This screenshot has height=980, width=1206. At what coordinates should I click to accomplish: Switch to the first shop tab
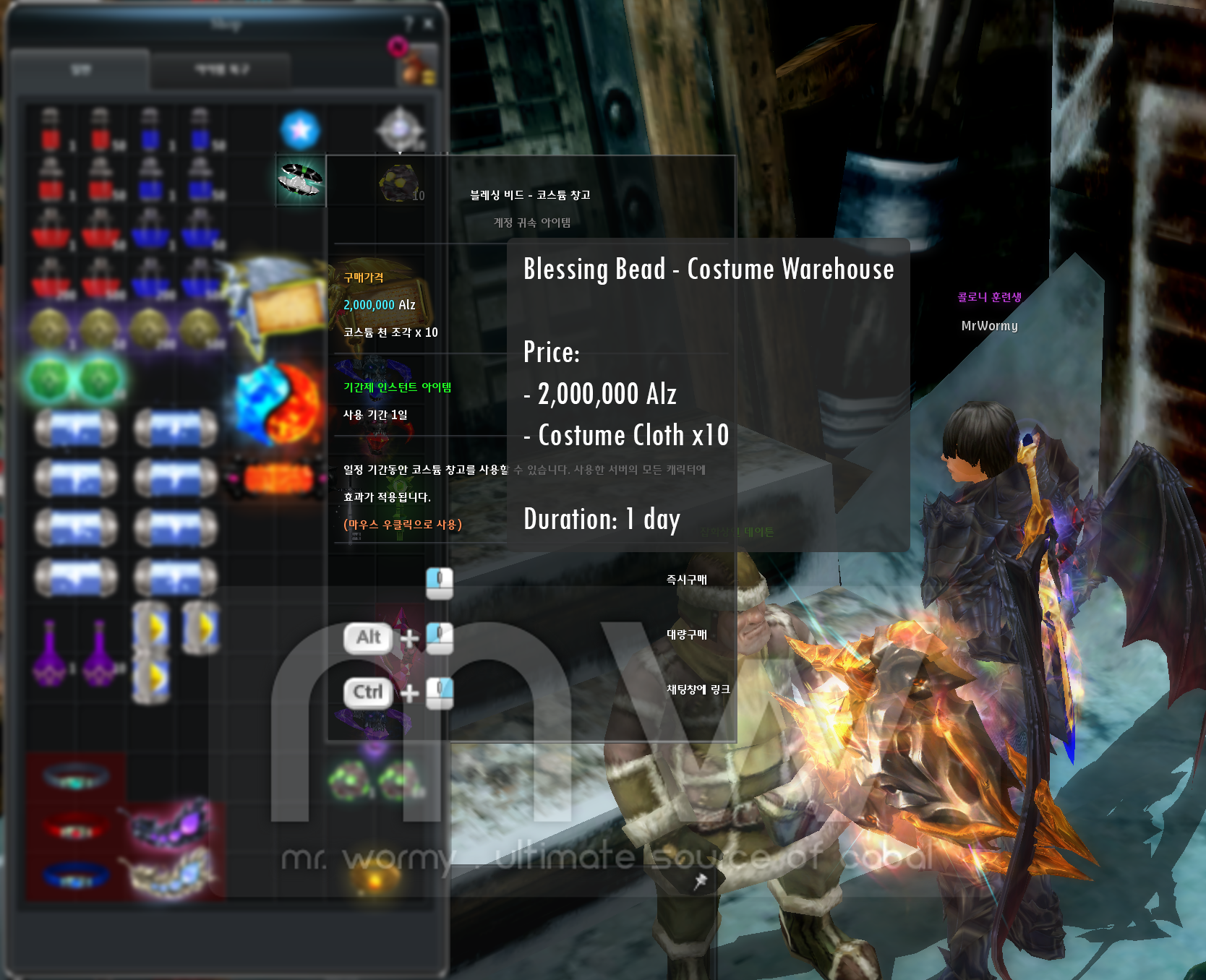click(80, 70)
